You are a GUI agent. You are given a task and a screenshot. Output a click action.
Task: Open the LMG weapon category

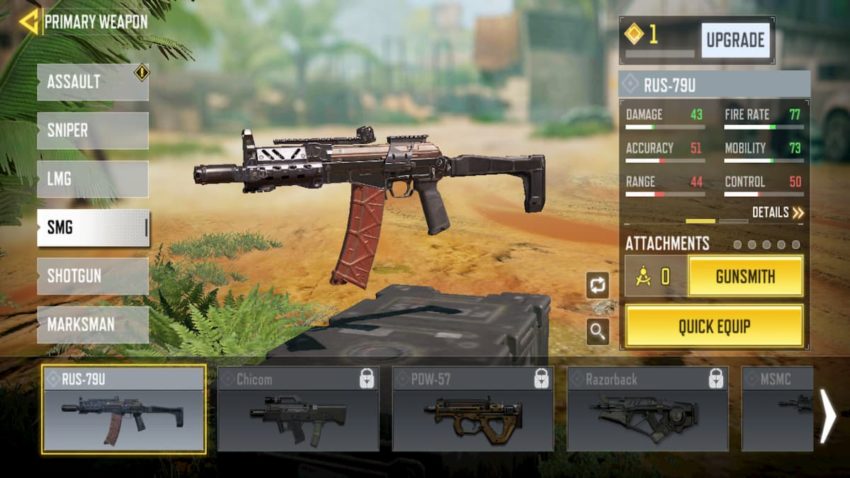coord(92,179)
